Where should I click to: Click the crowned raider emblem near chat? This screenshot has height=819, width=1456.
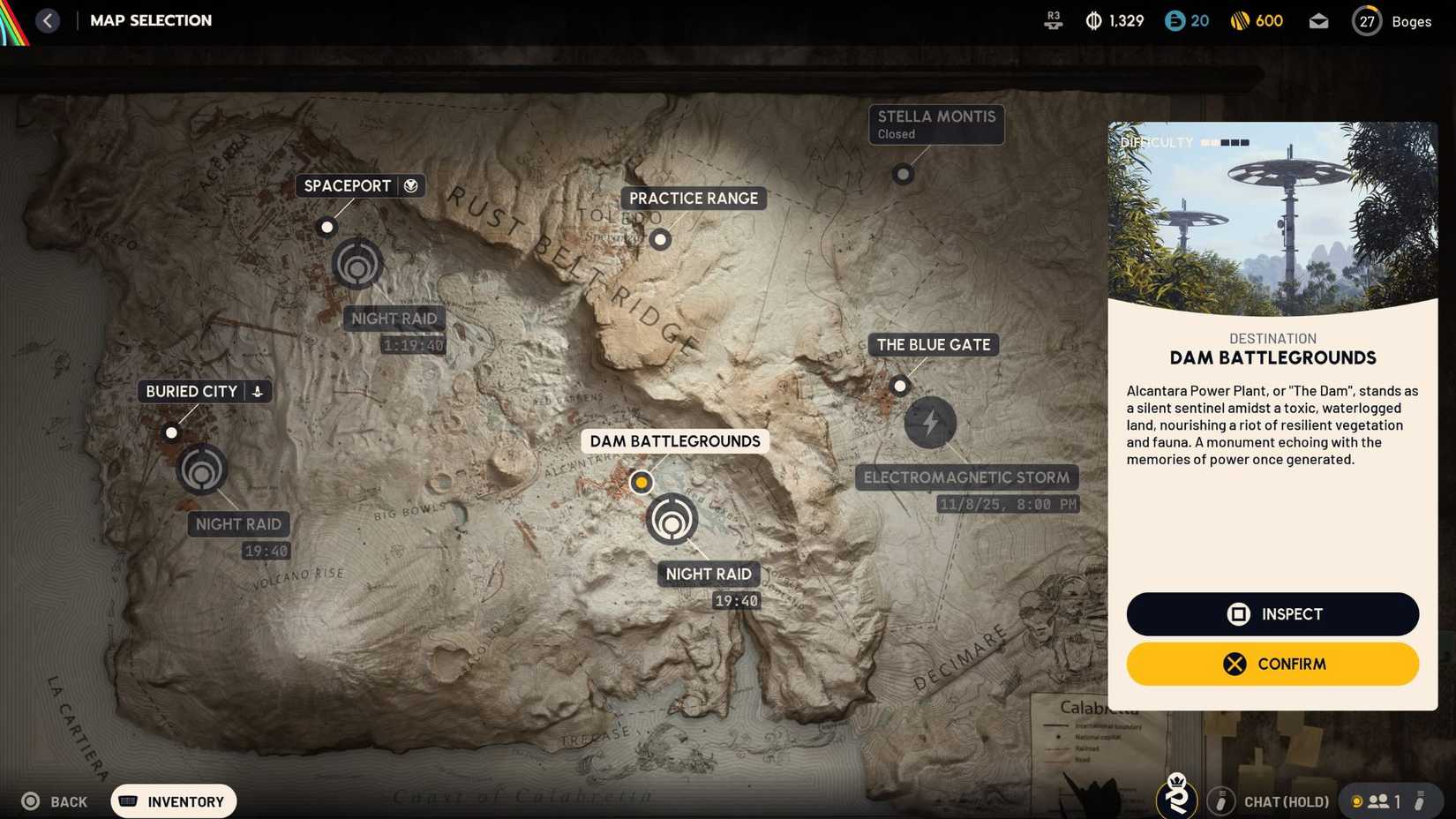pos(1175,797)
